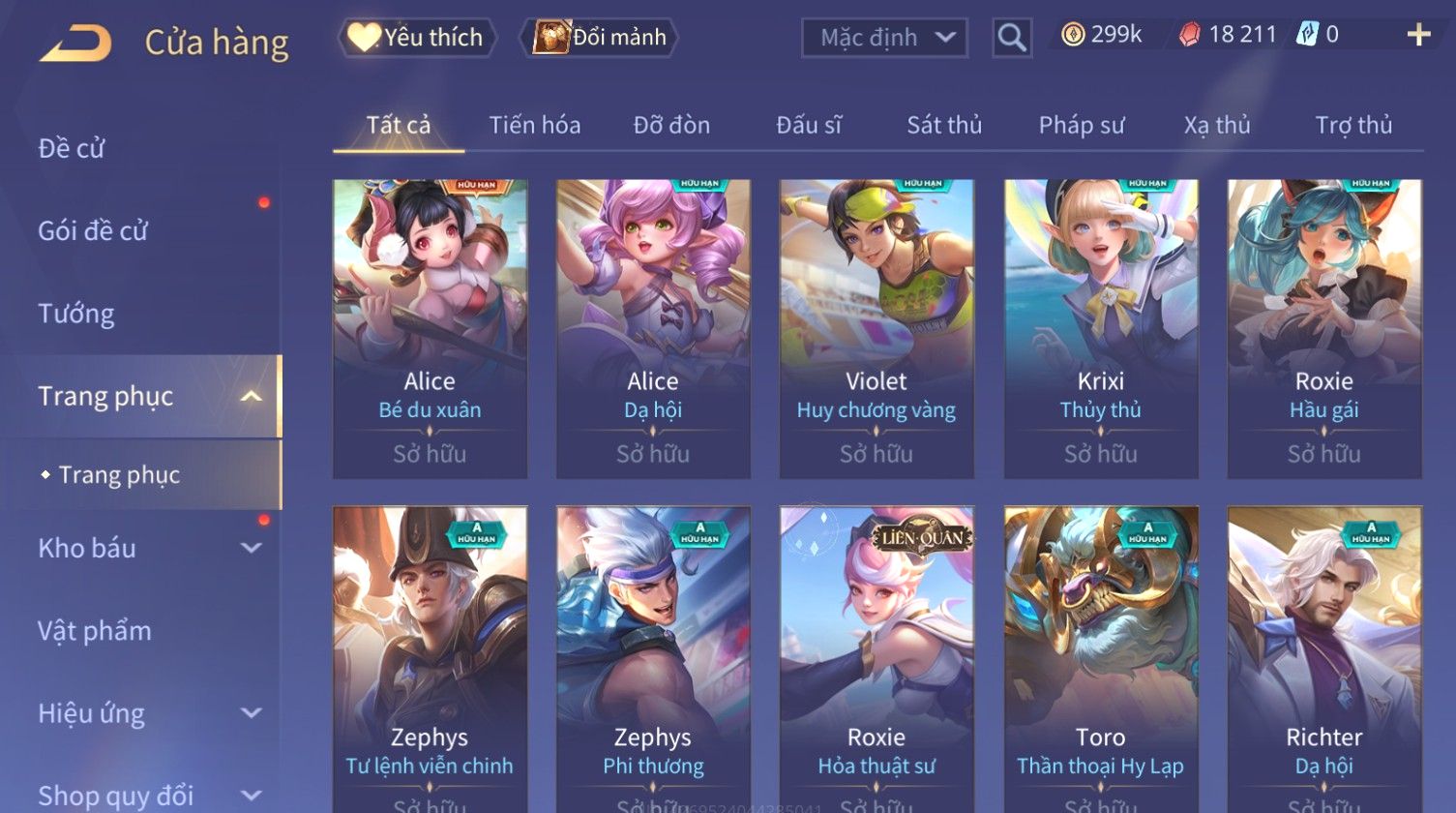Open the Vật phẩm menu entry
The height and width of the screenshot is (813, 1456).
pos(95,631)
